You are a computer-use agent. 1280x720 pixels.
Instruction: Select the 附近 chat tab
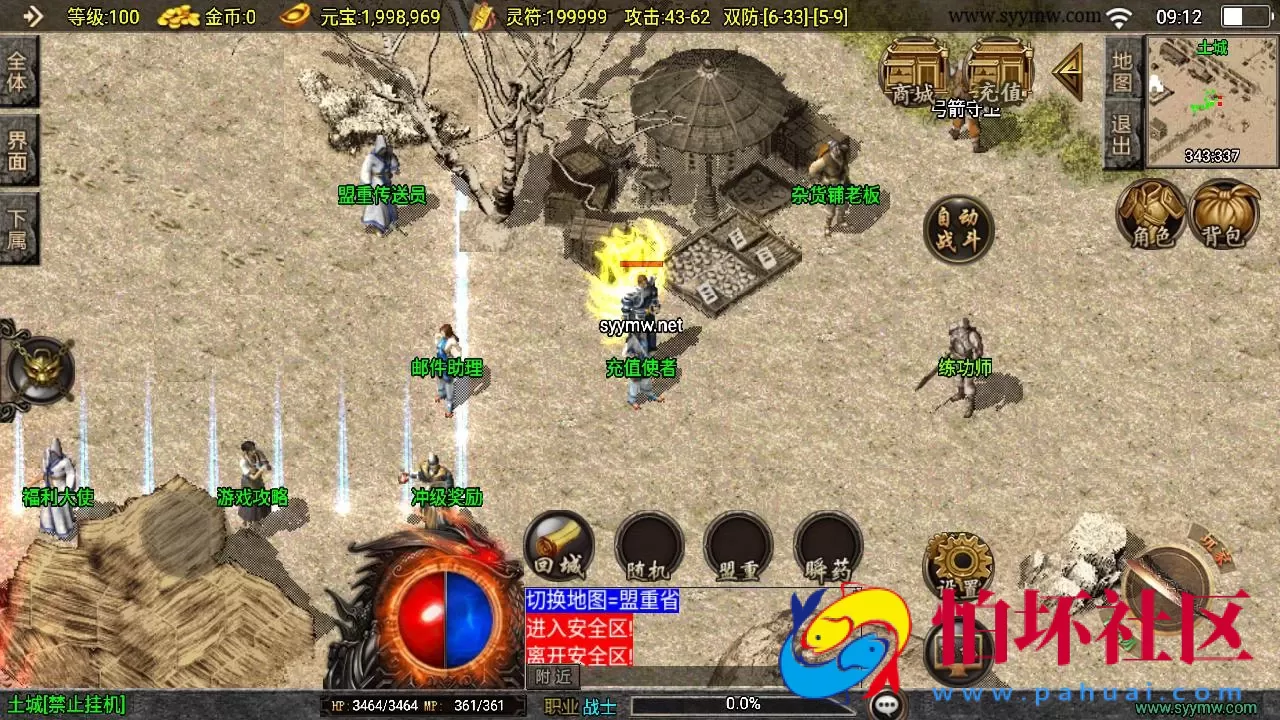coord(552,678)
